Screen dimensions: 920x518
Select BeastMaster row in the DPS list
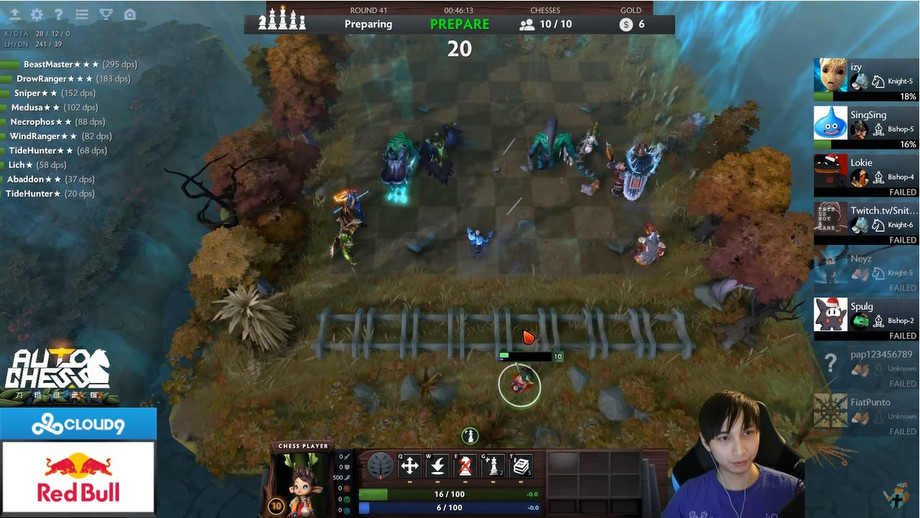point(70,64)
